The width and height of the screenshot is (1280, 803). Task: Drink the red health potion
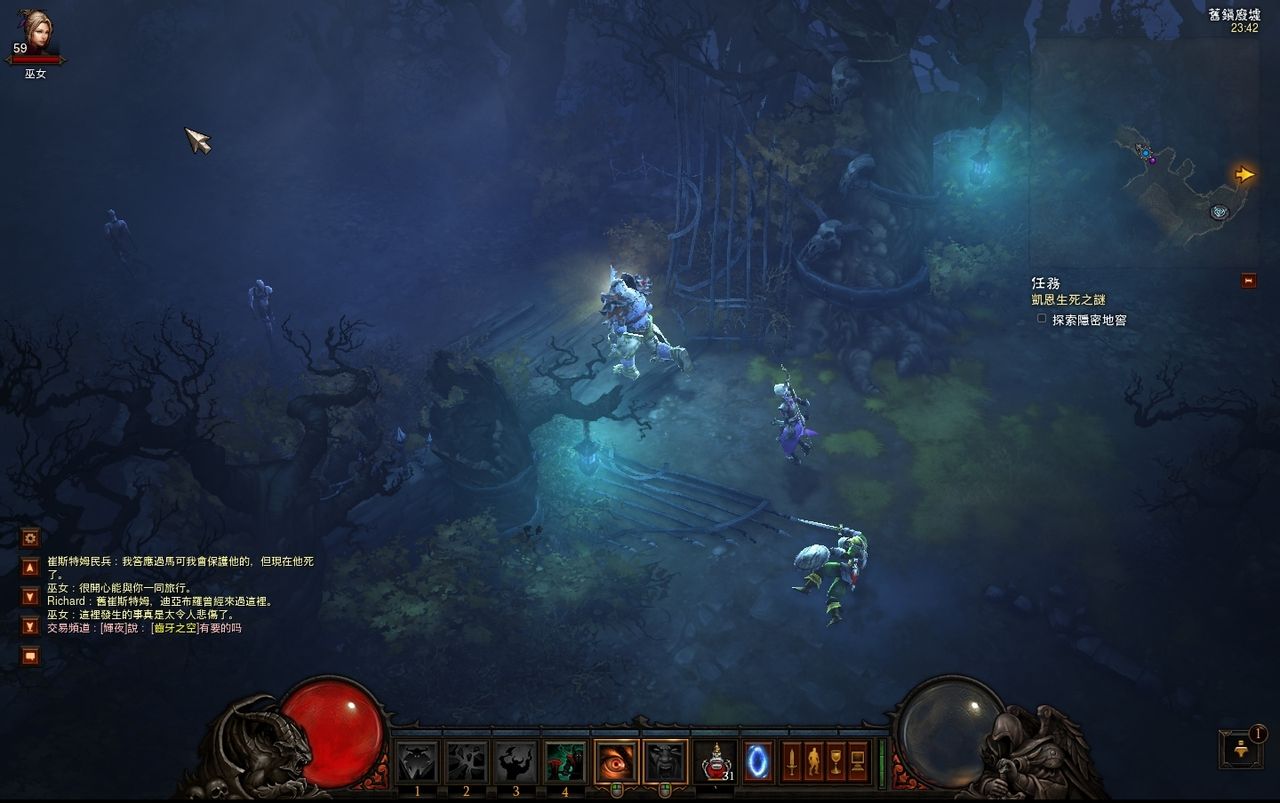(715, 762)
